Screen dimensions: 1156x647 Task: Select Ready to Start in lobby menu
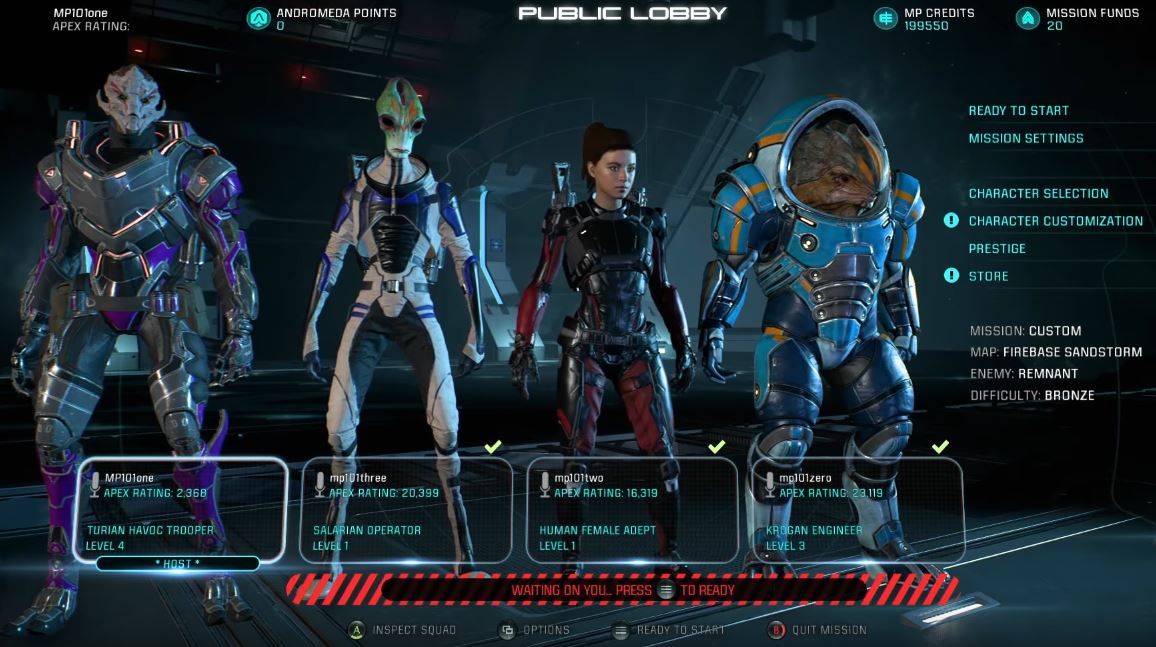[1018, 111]
